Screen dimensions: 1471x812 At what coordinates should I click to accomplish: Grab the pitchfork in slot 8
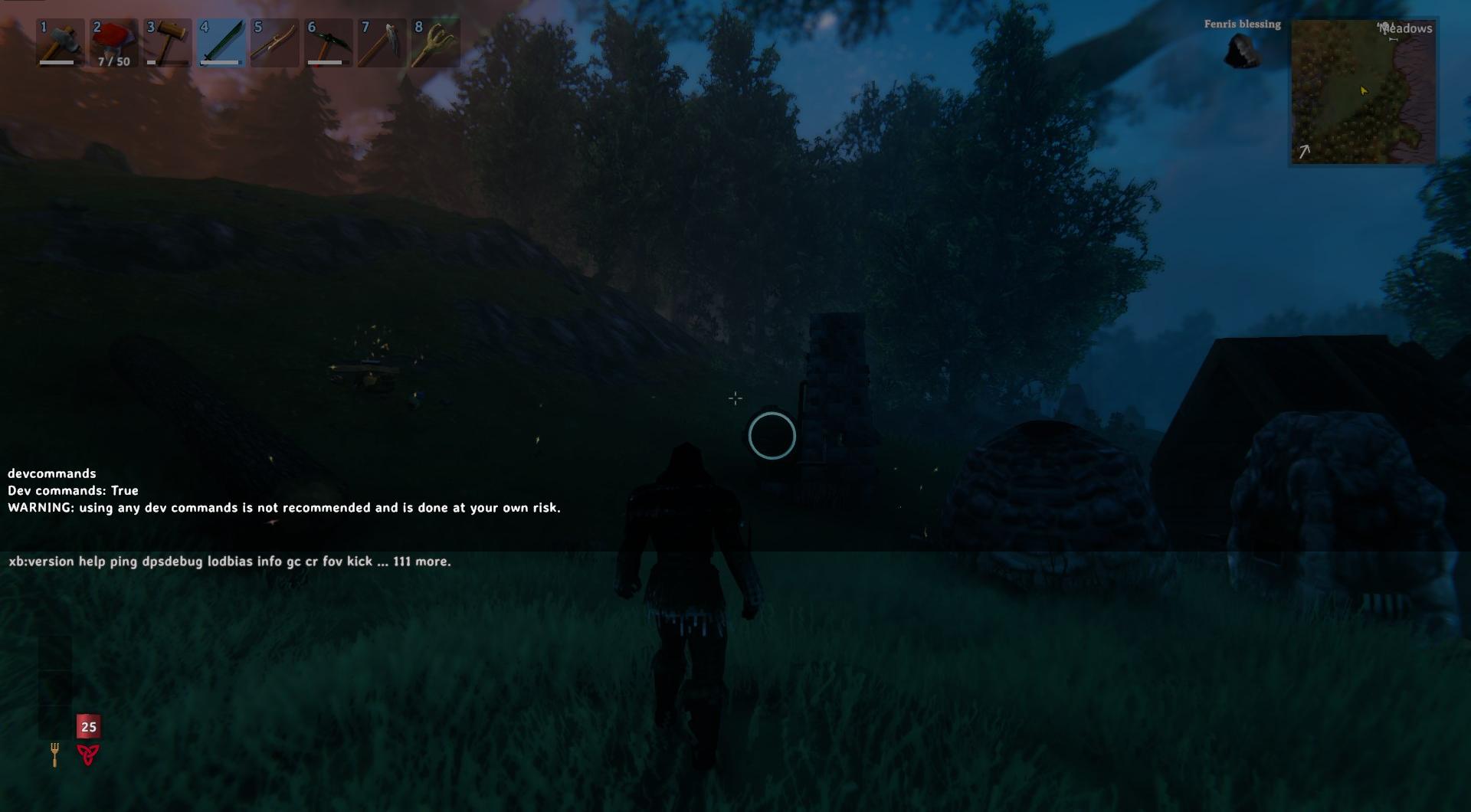435,42
